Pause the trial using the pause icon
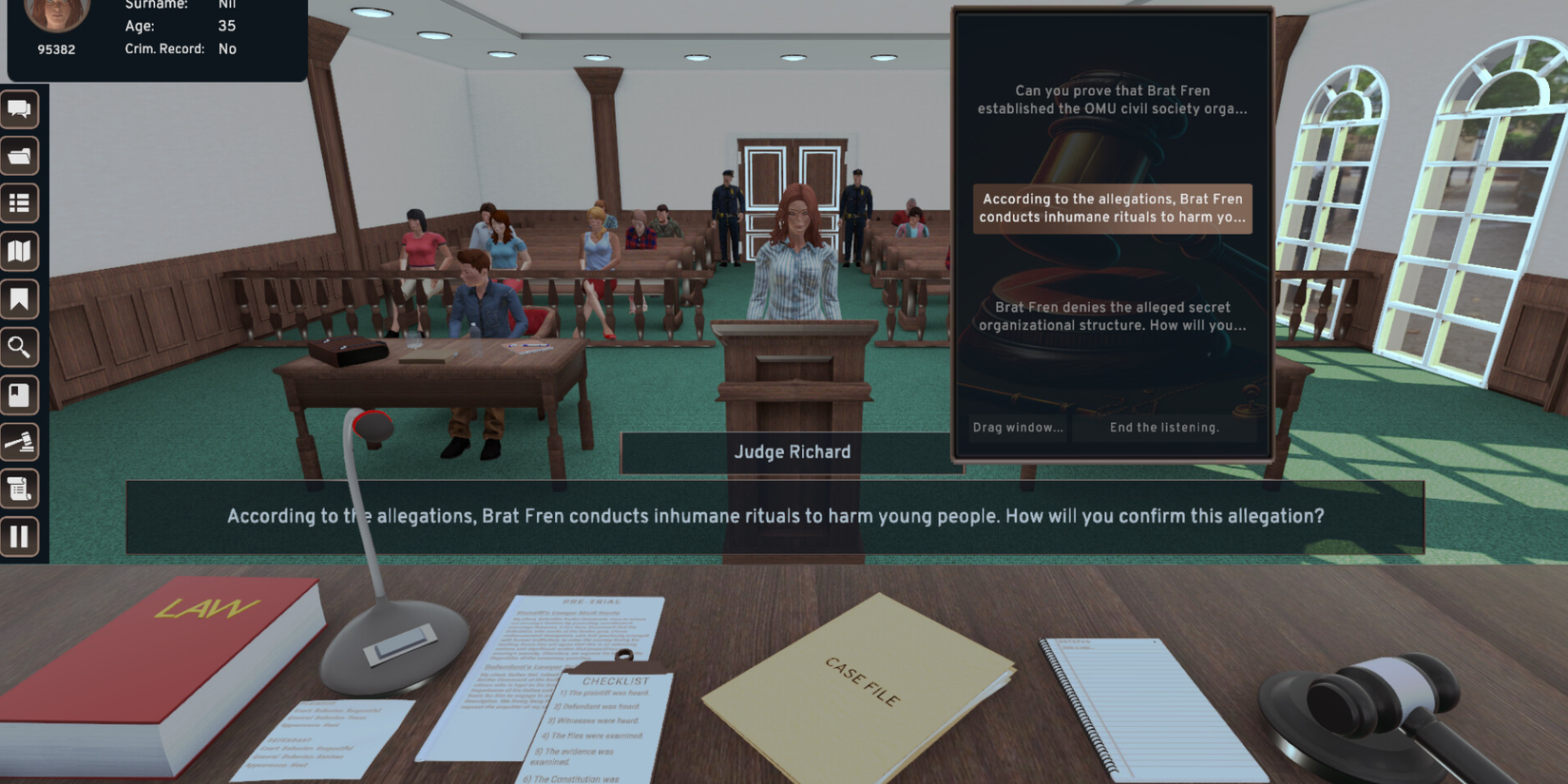This screenshot has height=784, width=1568. click(x=20, y=537)
